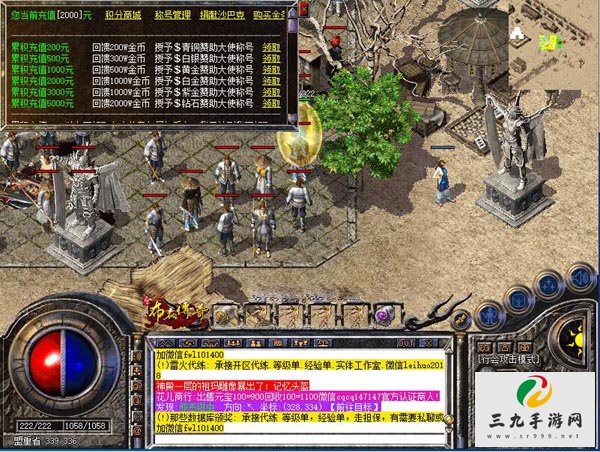Claim the 500元 silver sponsor reward
The width and height of the screenshot is (600, 452).
tap(271, 58)
